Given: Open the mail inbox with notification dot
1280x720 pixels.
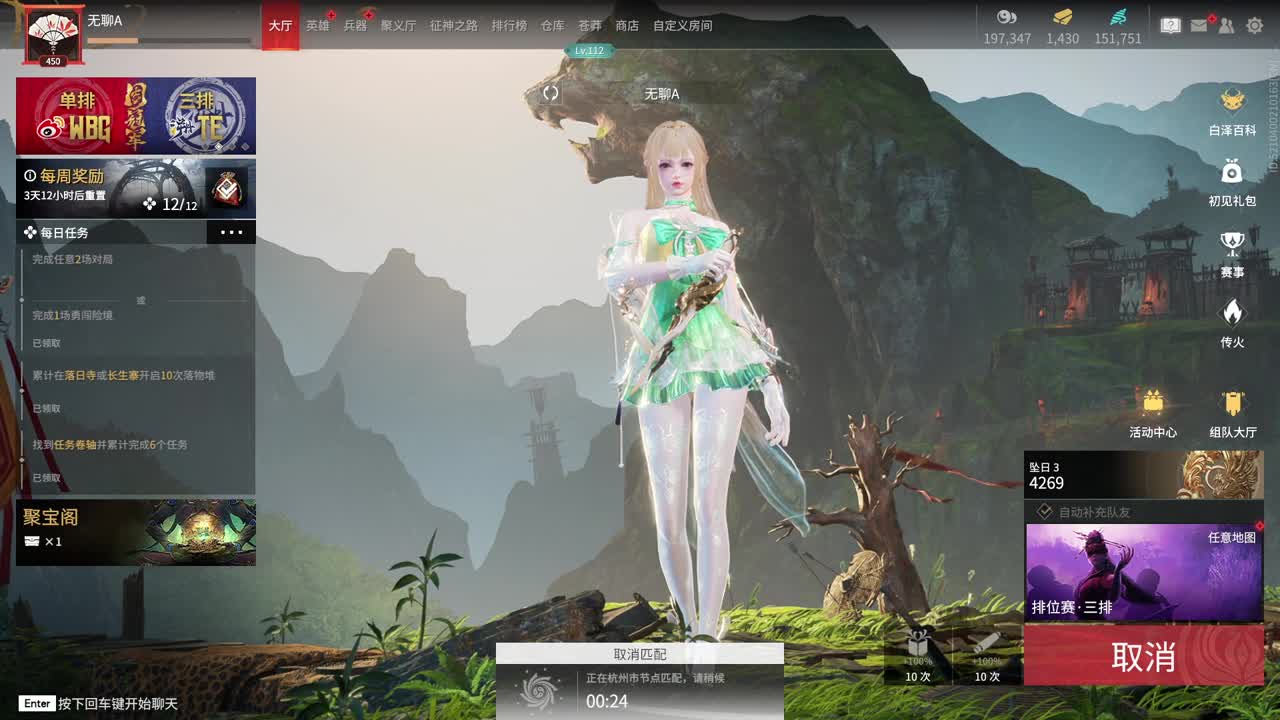Looking at the screenshot, I should click(1199, 25).
